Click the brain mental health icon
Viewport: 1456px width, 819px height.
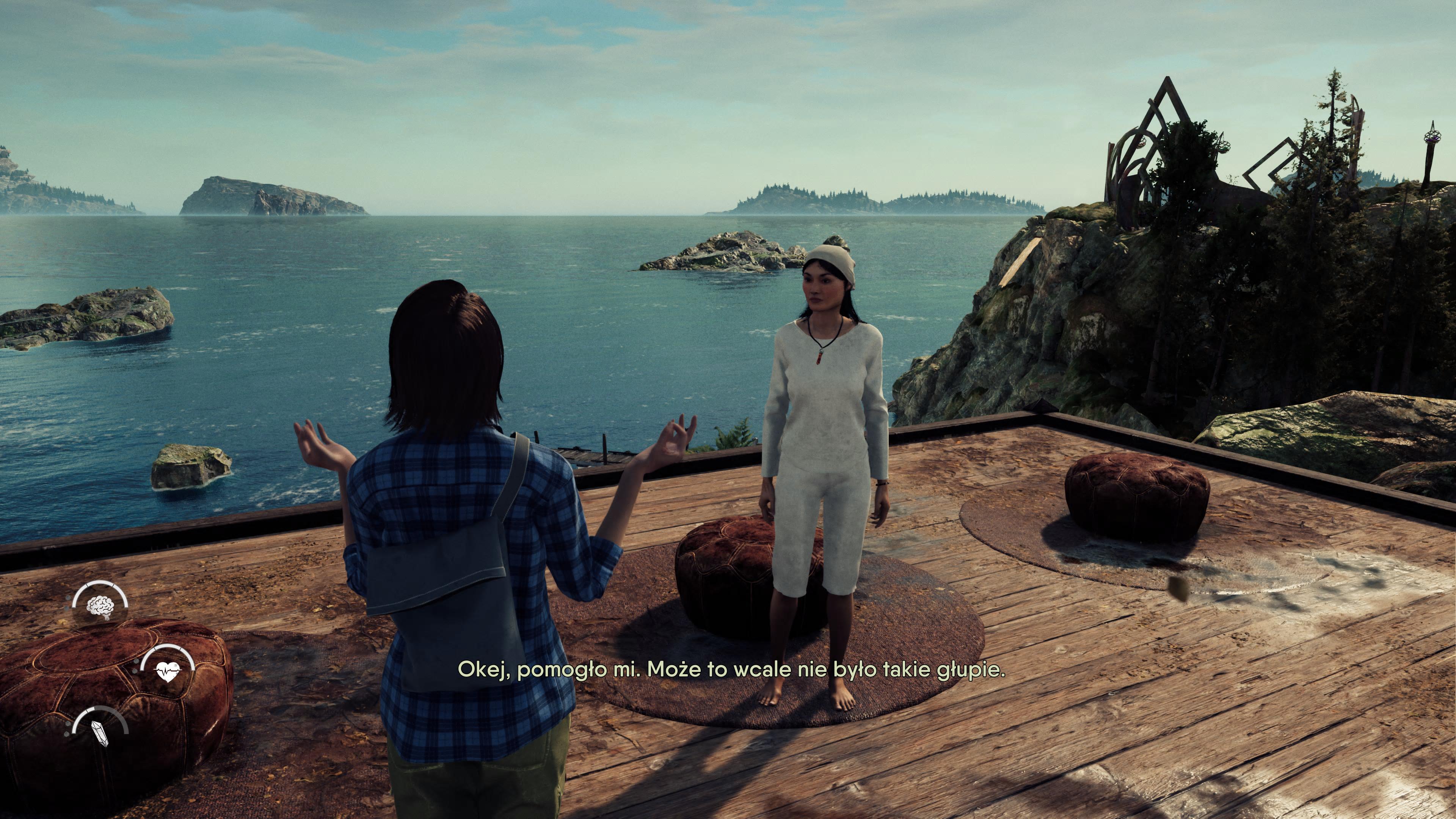(x=100, y=606)
